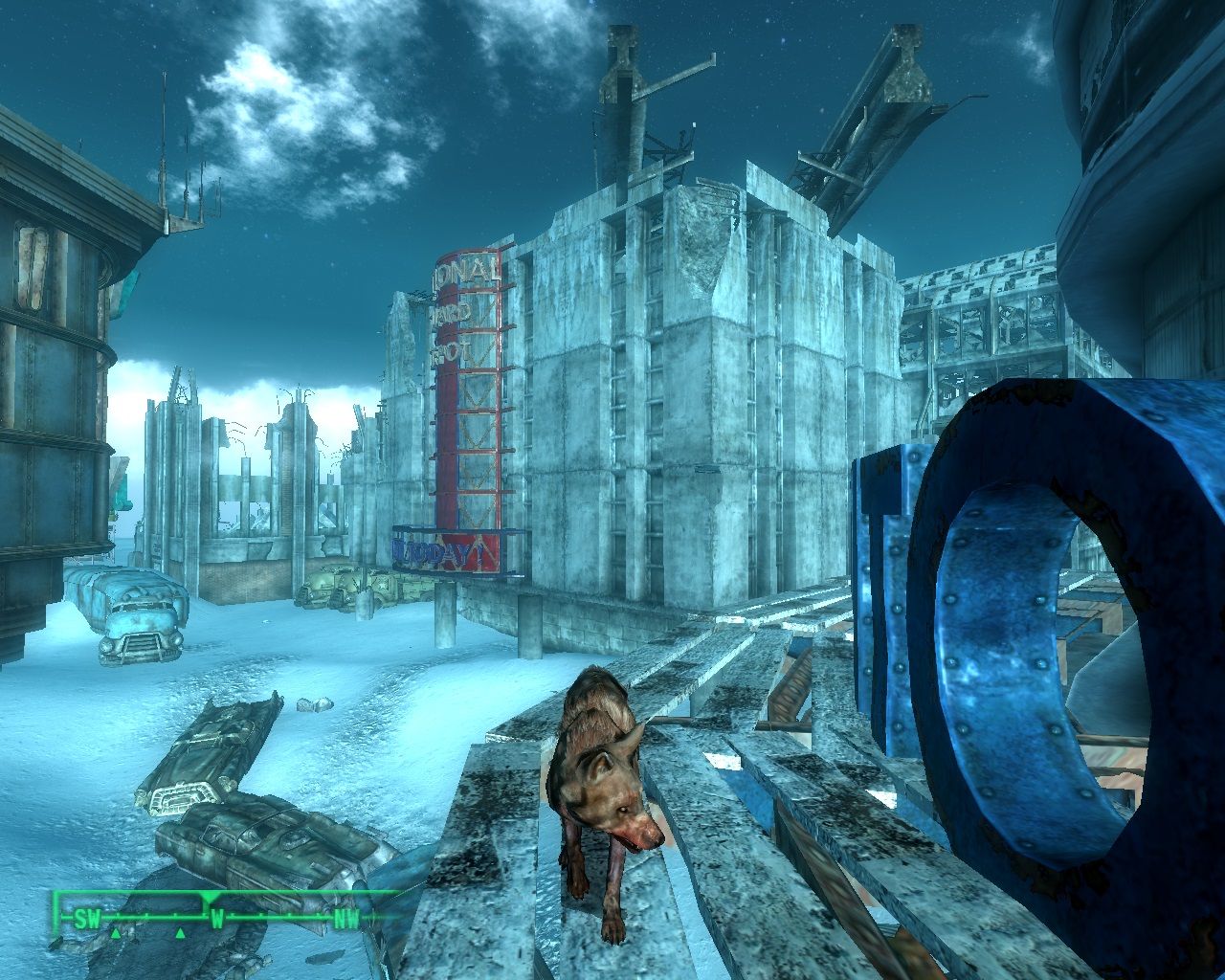Click the W direction marker on the compass
Image resolution: width=1225 pixels, height=980 pixels.
click(218, 917)
